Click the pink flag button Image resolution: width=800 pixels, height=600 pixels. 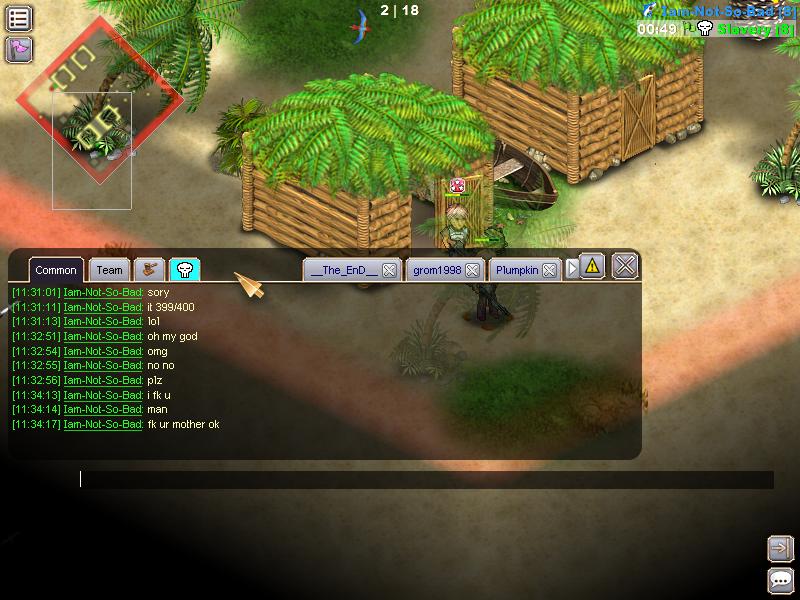pos(19,48)
